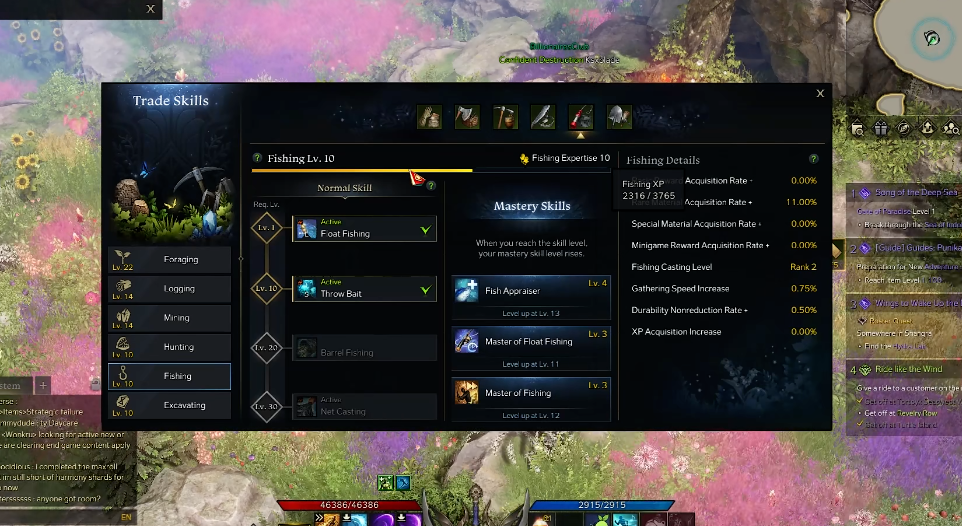Viewport: 962px width, 526px height.
Task: Click the Fishing Details help icon
Action: point(814,159)
